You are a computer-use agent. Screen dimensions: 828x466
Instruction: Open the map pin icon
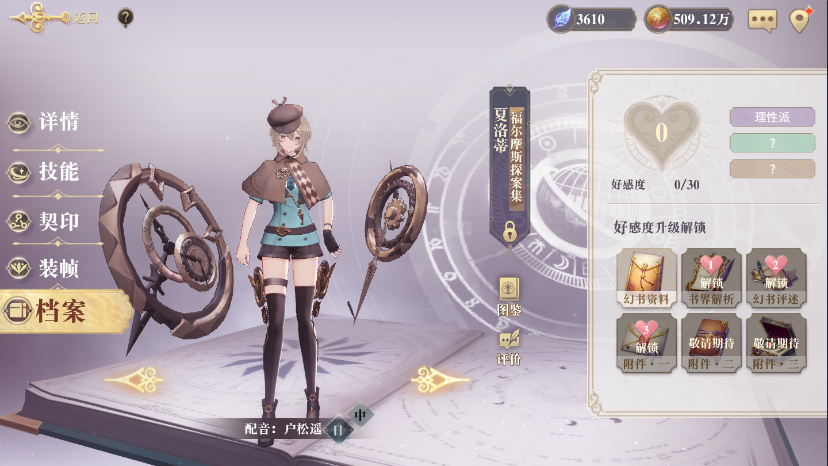799,19
